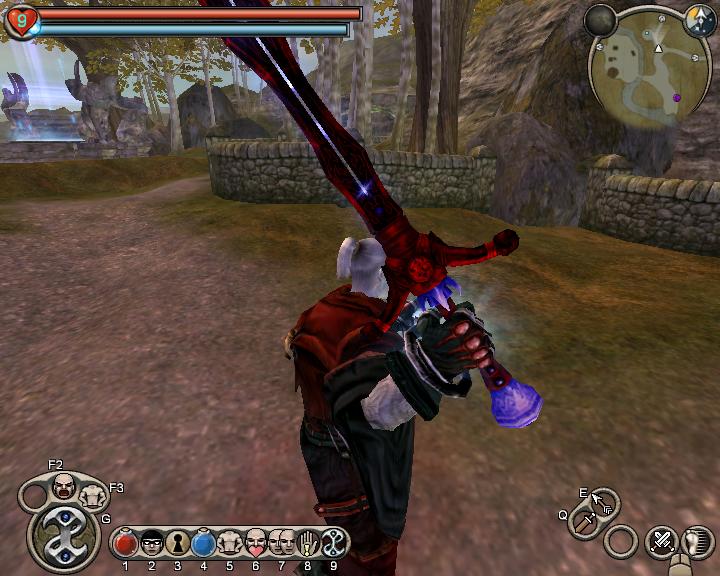
Task: Select the red health potion slot
Action: [x=125, y=544]
